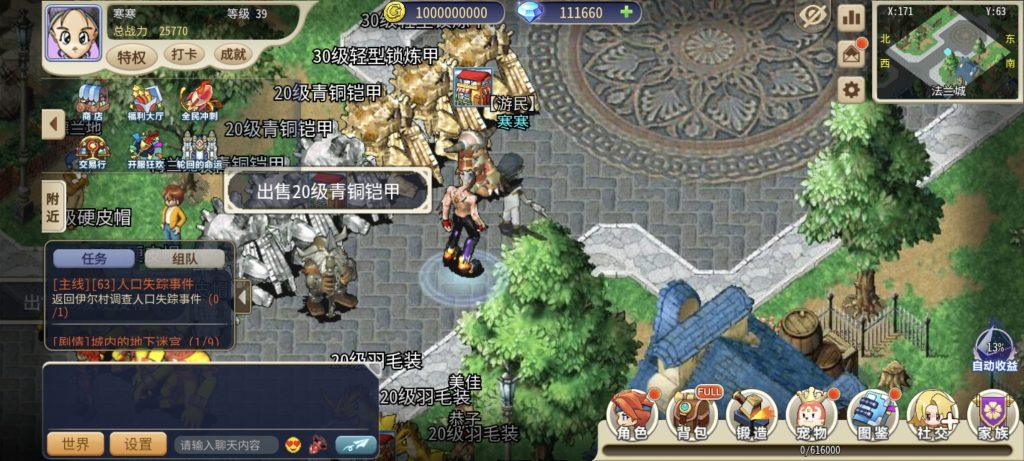Open the 福利大厅 welfare hall

147,102
